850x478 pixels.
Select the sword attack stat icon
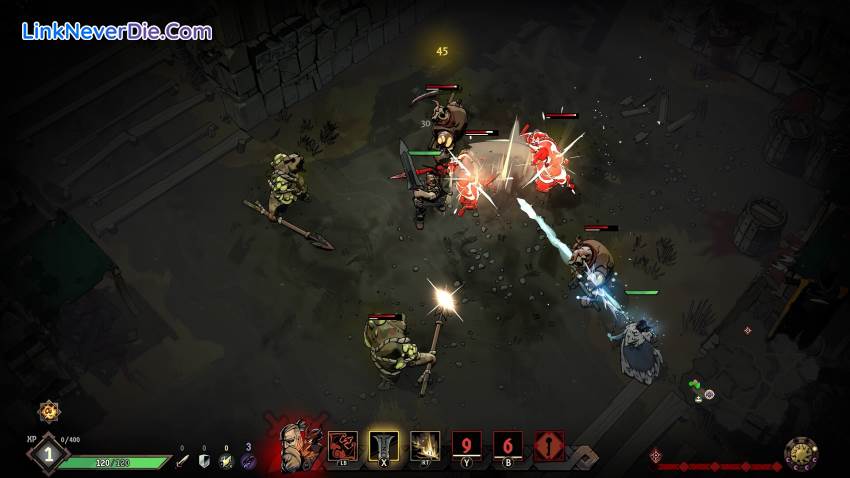(182, 461)
